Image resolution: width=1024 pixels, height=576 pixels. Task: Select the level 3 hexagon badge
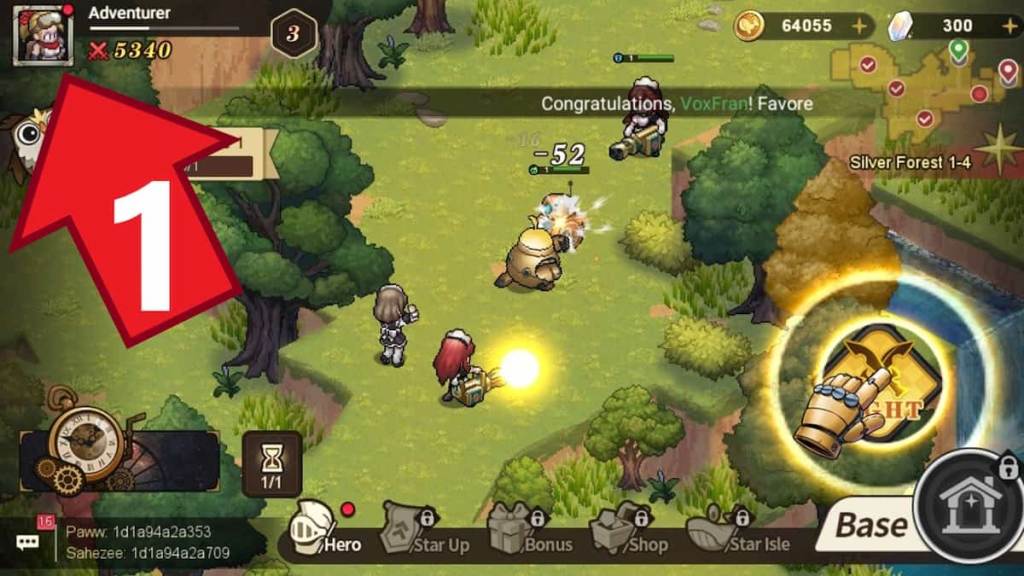[293, 34]
